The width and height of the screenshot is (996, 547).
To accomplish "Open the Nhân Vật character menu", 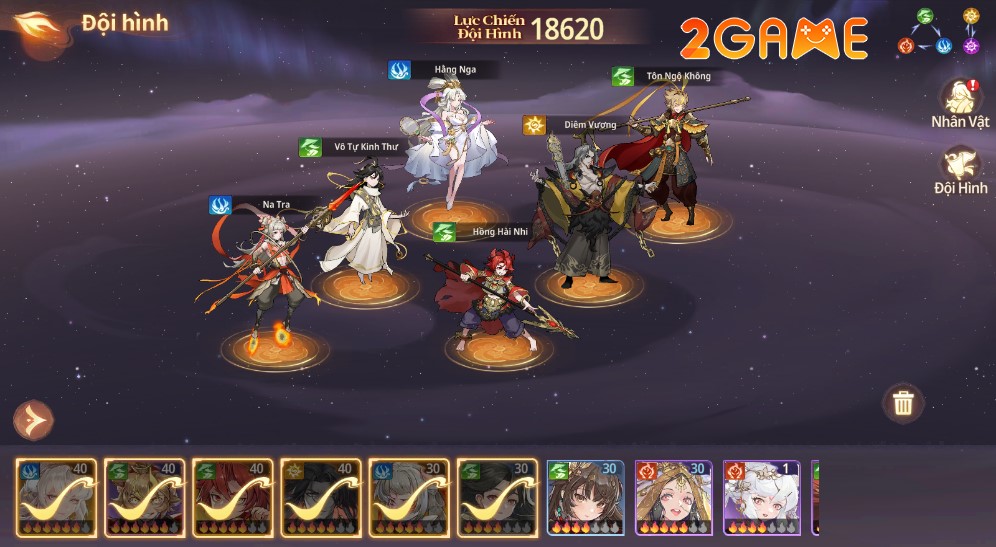I will 960,102.
